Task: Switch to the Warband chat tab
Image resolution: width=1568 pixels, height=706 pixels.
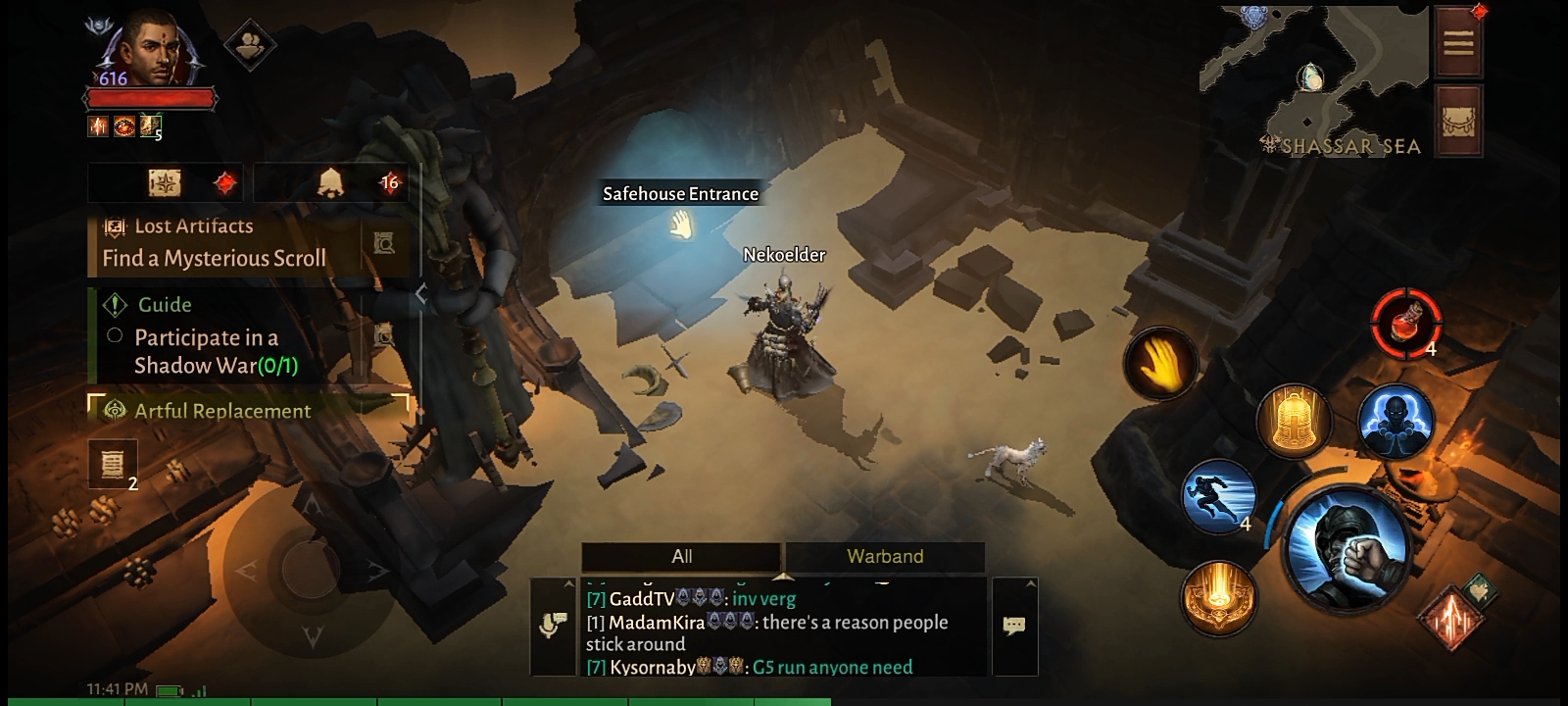Action: (884, 556)
